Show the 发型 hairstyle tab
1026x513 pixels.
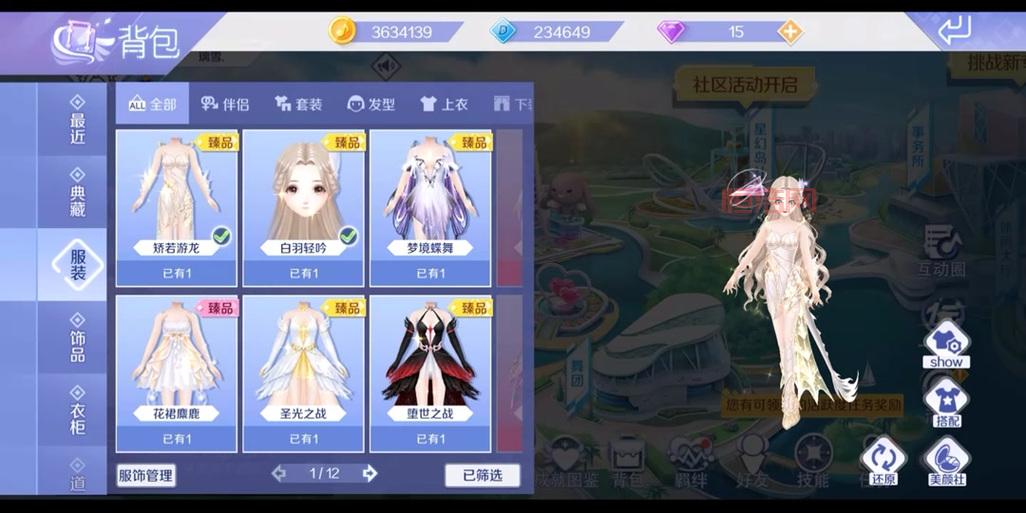click(371, 104)
